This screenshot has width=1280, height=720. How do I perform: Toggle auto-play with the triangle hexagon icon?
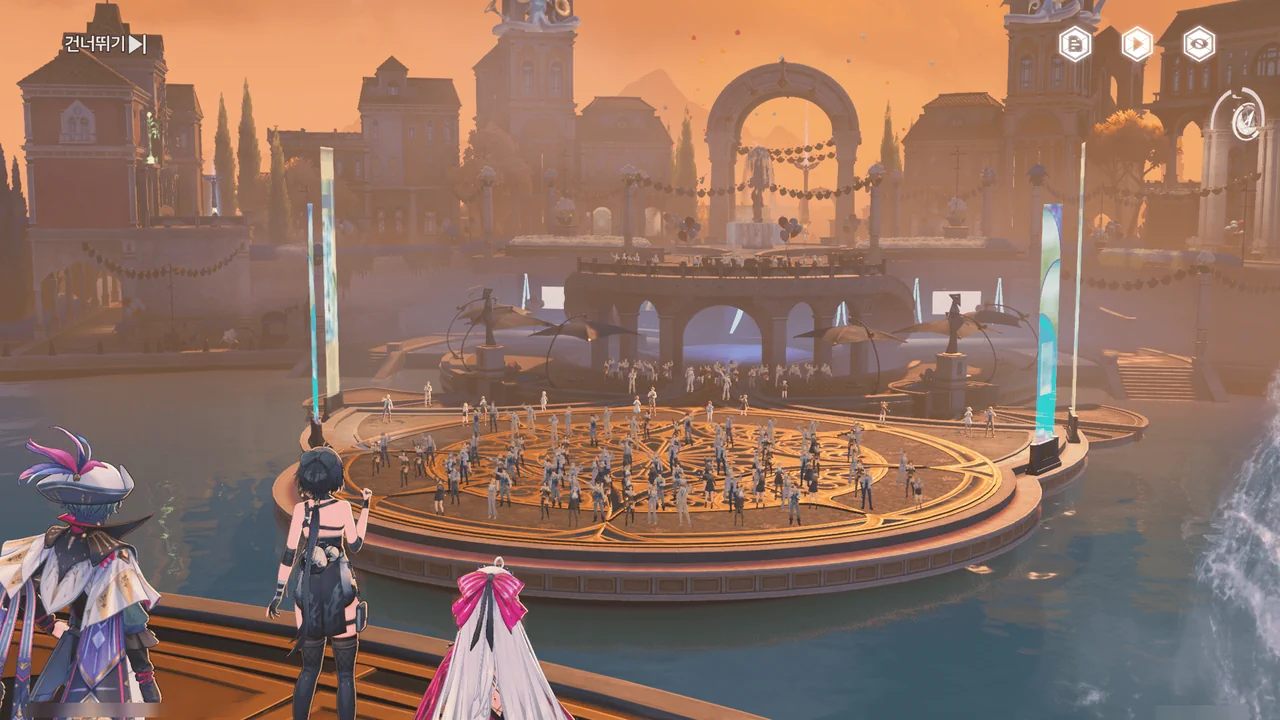click(x=1137, y=44)
